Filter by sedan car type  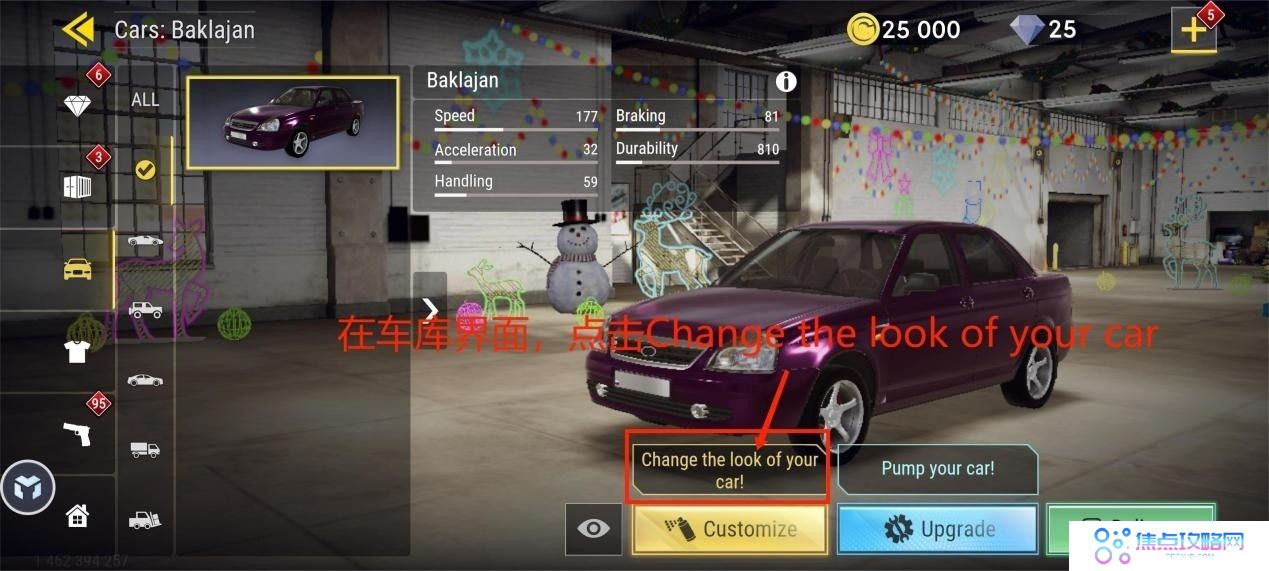coord(145,380)
